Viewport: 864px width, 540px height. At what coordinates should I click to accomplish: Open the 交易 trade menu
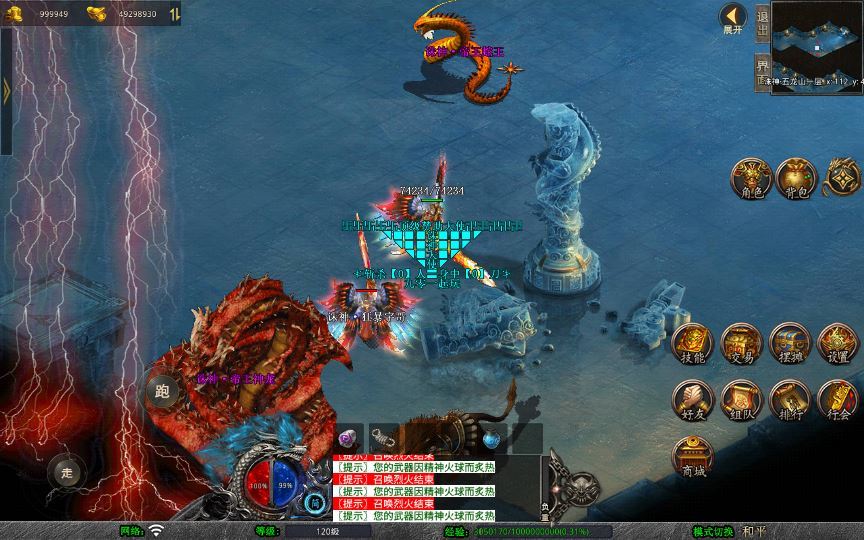tap(741, 343)
